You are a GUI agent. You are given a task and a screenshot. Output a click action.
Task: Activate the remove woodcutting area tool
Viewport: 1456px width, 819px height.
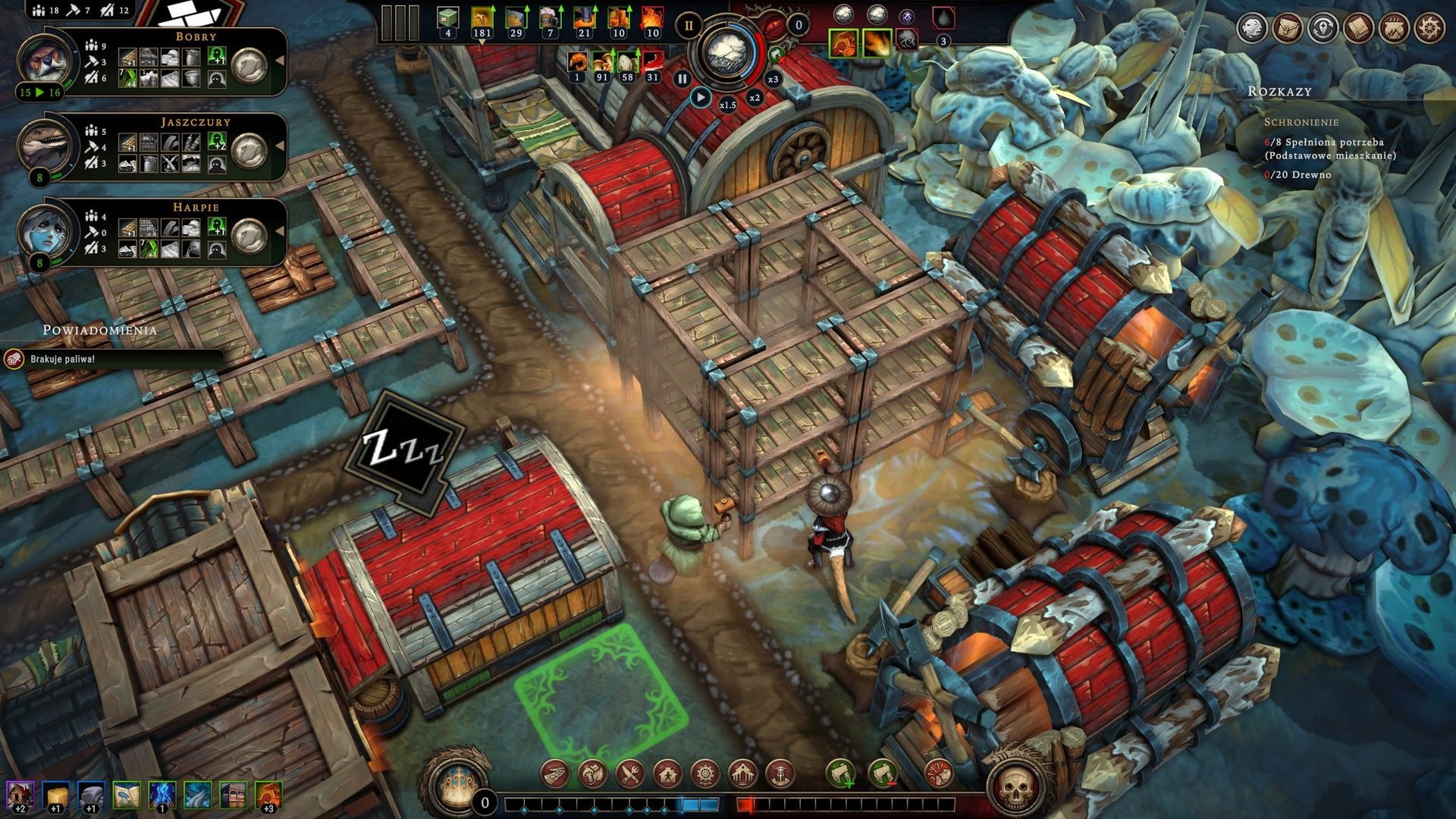881,774
